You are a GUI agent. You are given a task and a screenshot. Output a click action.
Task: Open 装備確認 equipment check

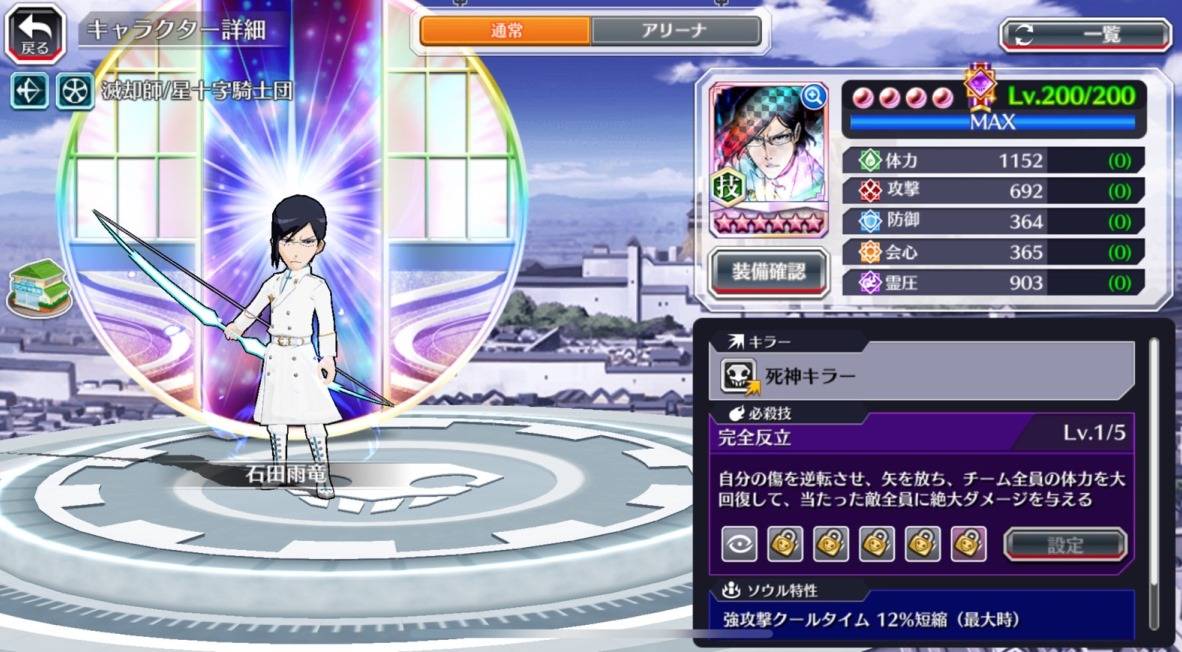coord(768,270)
